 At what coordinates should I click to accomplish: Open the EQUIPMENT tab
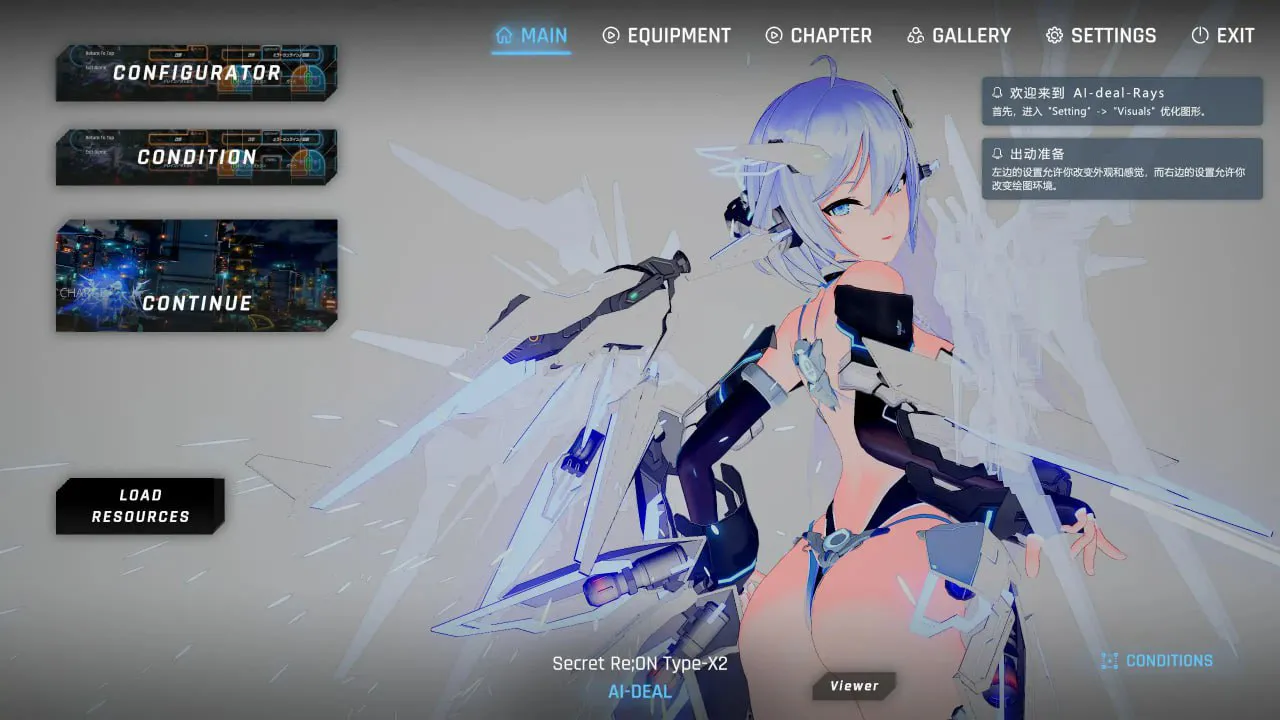point(667,36)
